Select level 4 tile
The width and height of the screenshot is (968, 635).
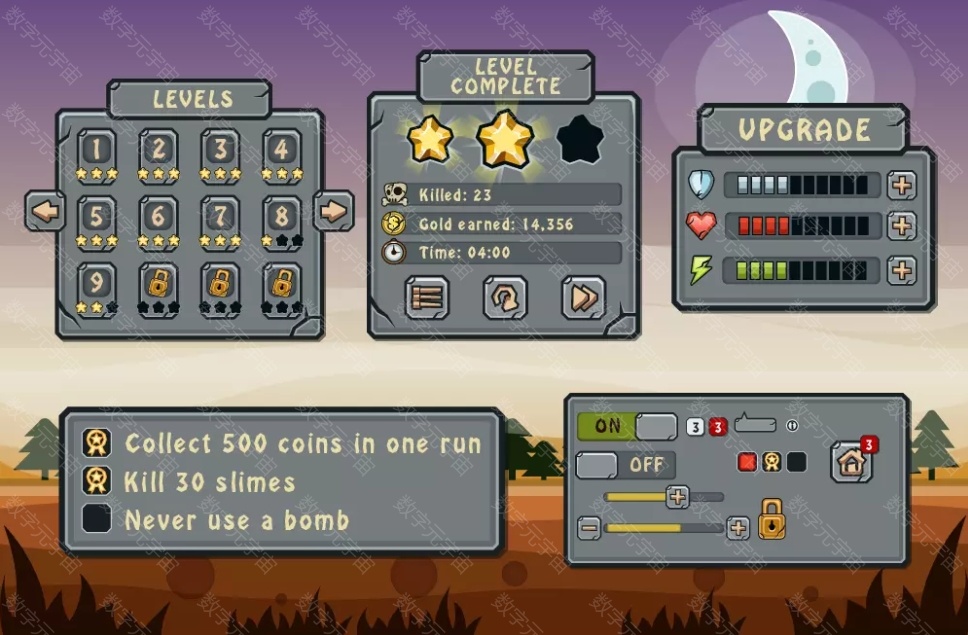tap(282, 150)
